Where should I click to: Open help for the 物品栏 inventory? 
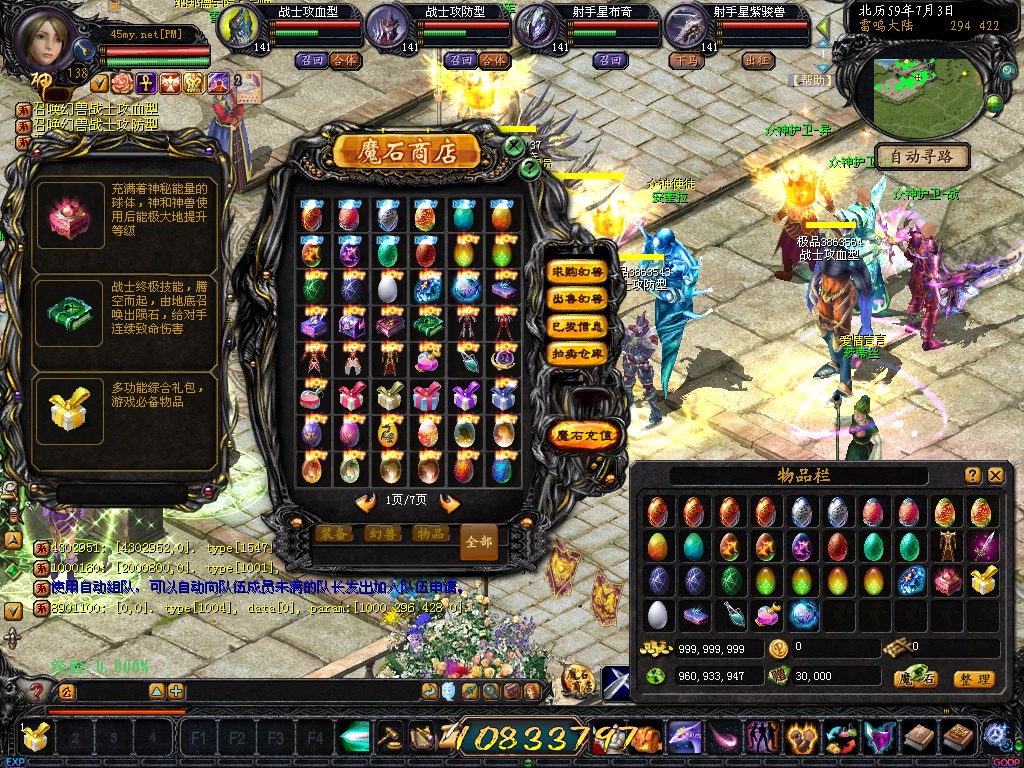point(972,476)
